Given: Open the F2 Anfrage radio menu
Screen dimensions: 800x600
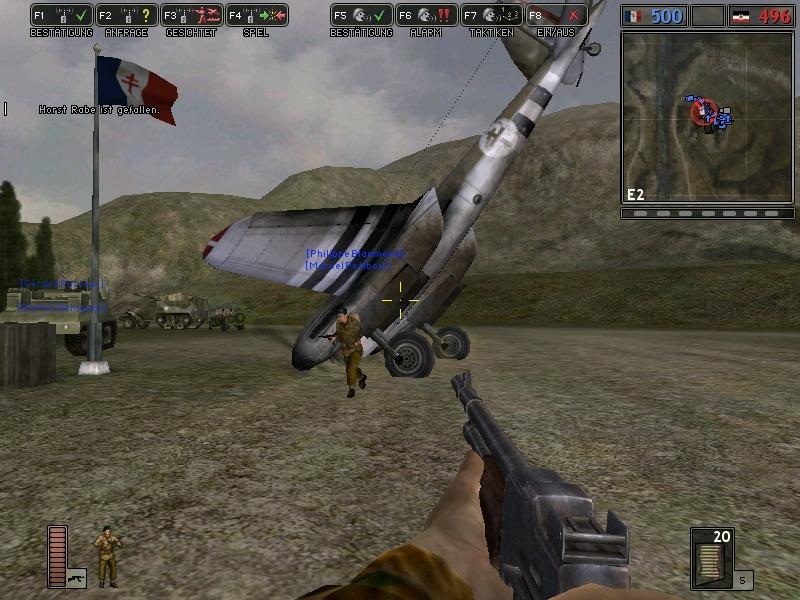Looking at the screenshot, I should coord(127,16).
